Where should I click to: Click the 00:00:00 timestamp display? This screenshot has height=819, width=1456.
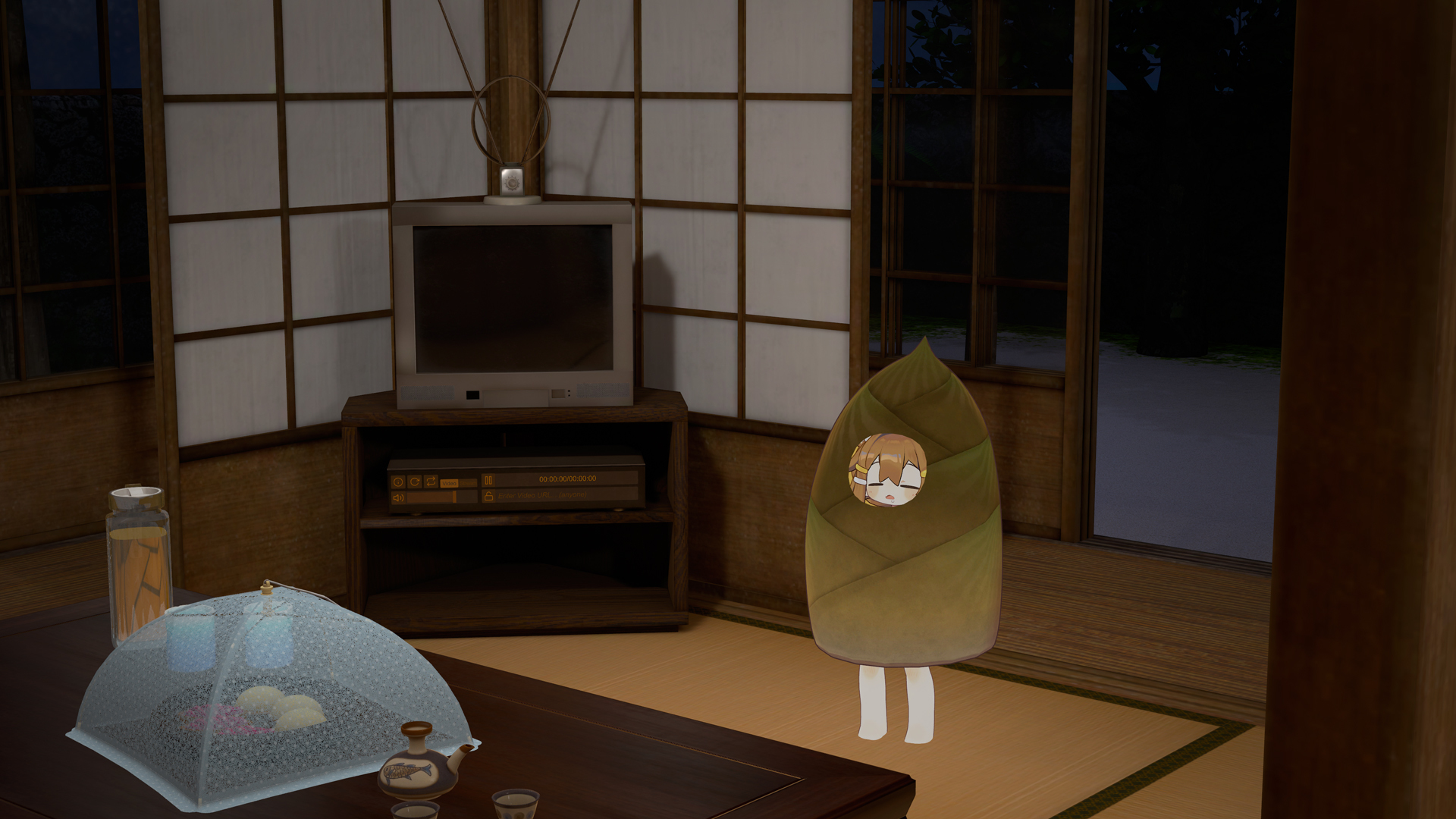(567, 478)
